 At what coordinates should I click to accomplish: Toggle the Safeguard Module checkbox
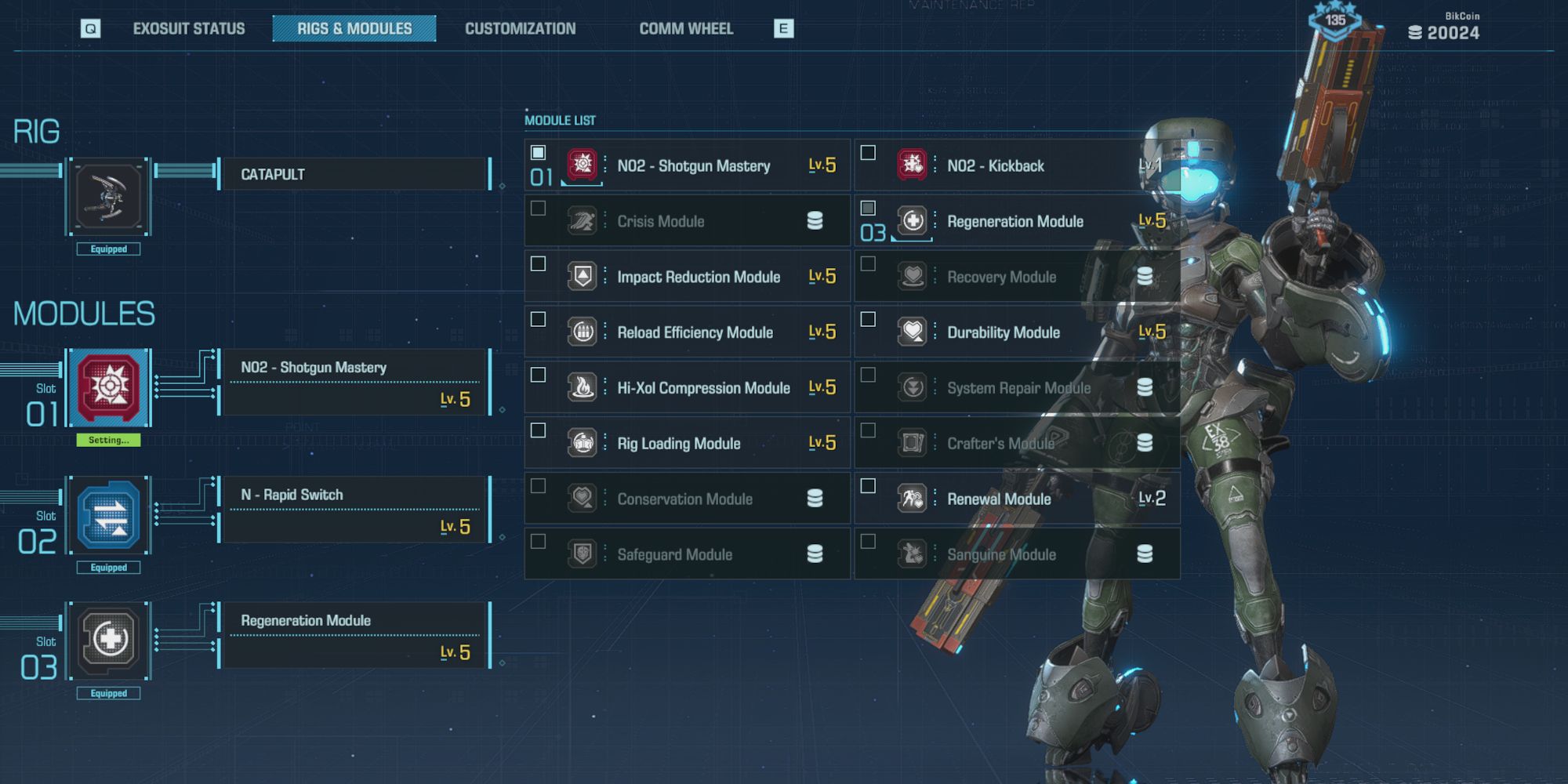pyautogui.click(x=538, y=542)
